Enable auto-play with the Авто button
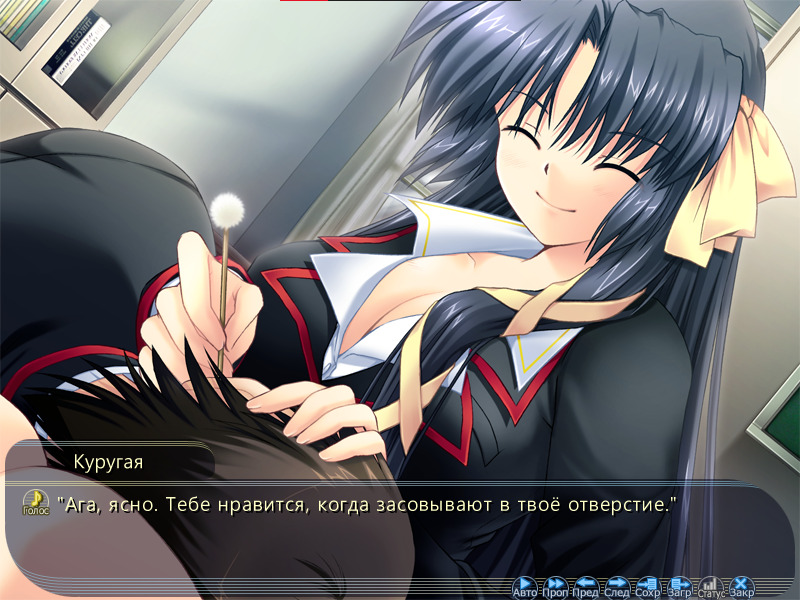The width and height of the screenshot is (800, 600). point(525,586)
